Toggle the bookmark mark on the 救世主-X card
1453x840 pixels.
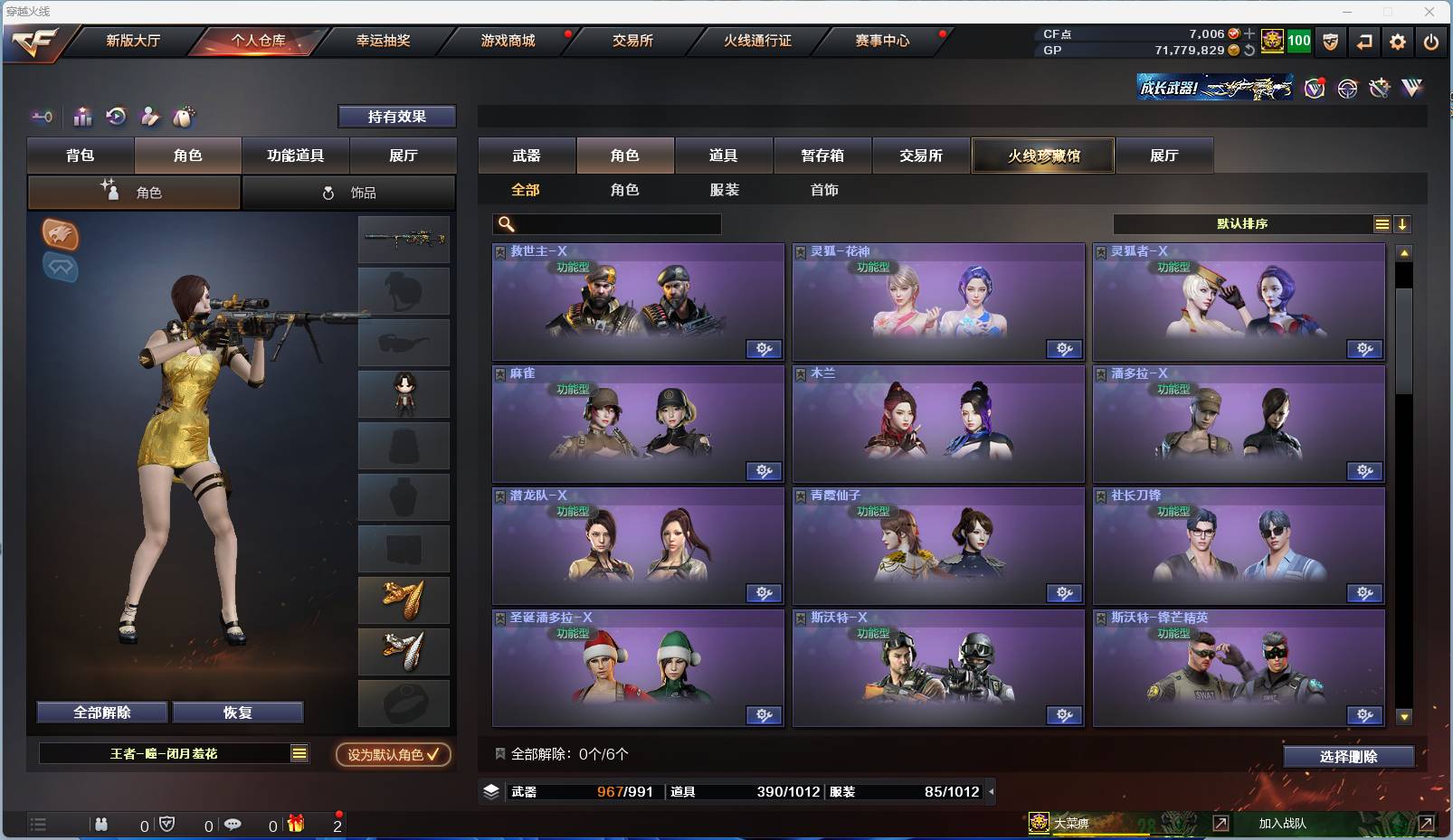(499, 250)
